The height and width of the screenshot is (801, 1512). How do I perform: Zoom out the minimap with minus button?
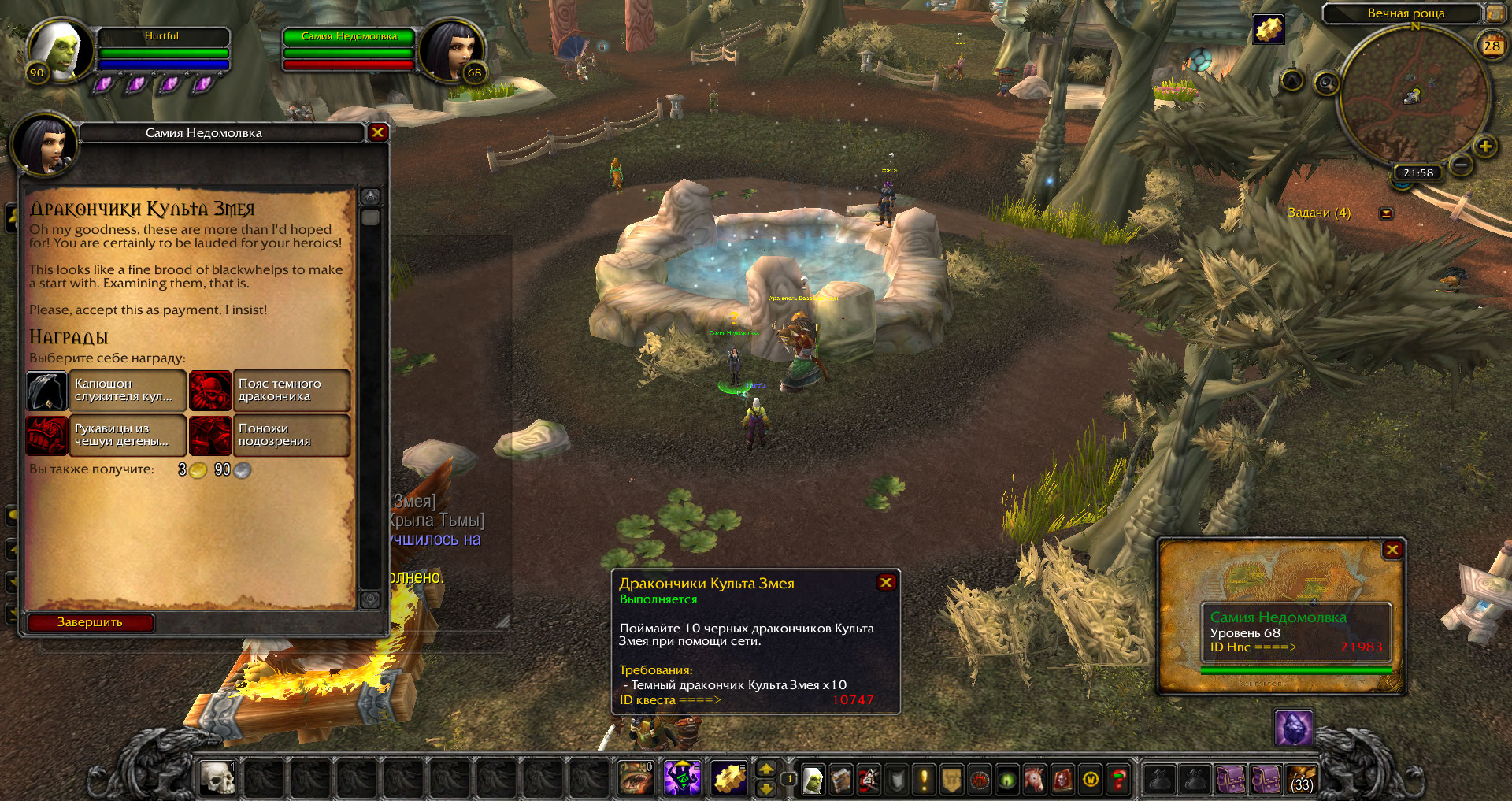tap(1461, 165)
